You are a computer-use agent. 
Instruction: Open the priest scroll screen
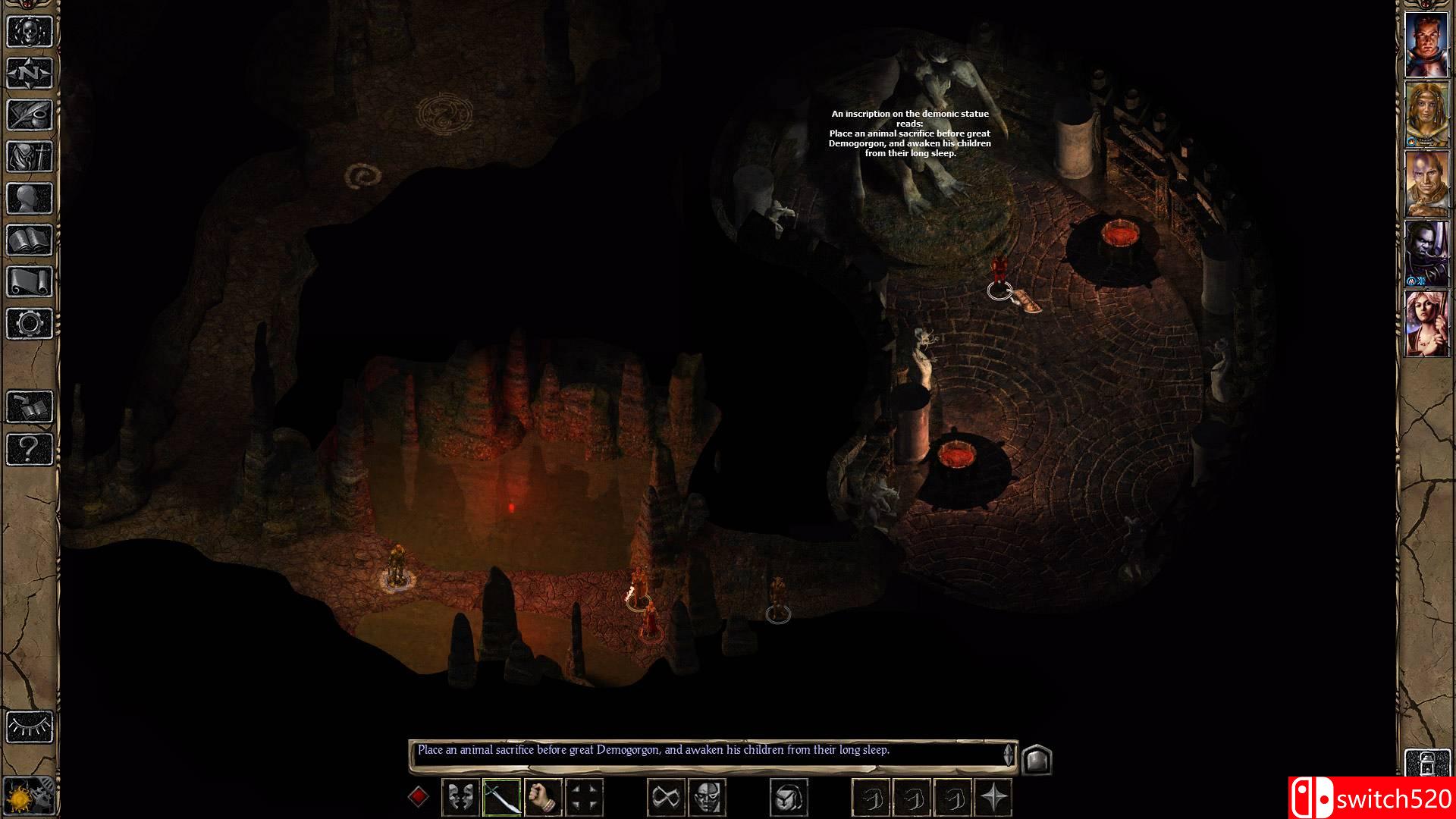(x=30, y=282)
